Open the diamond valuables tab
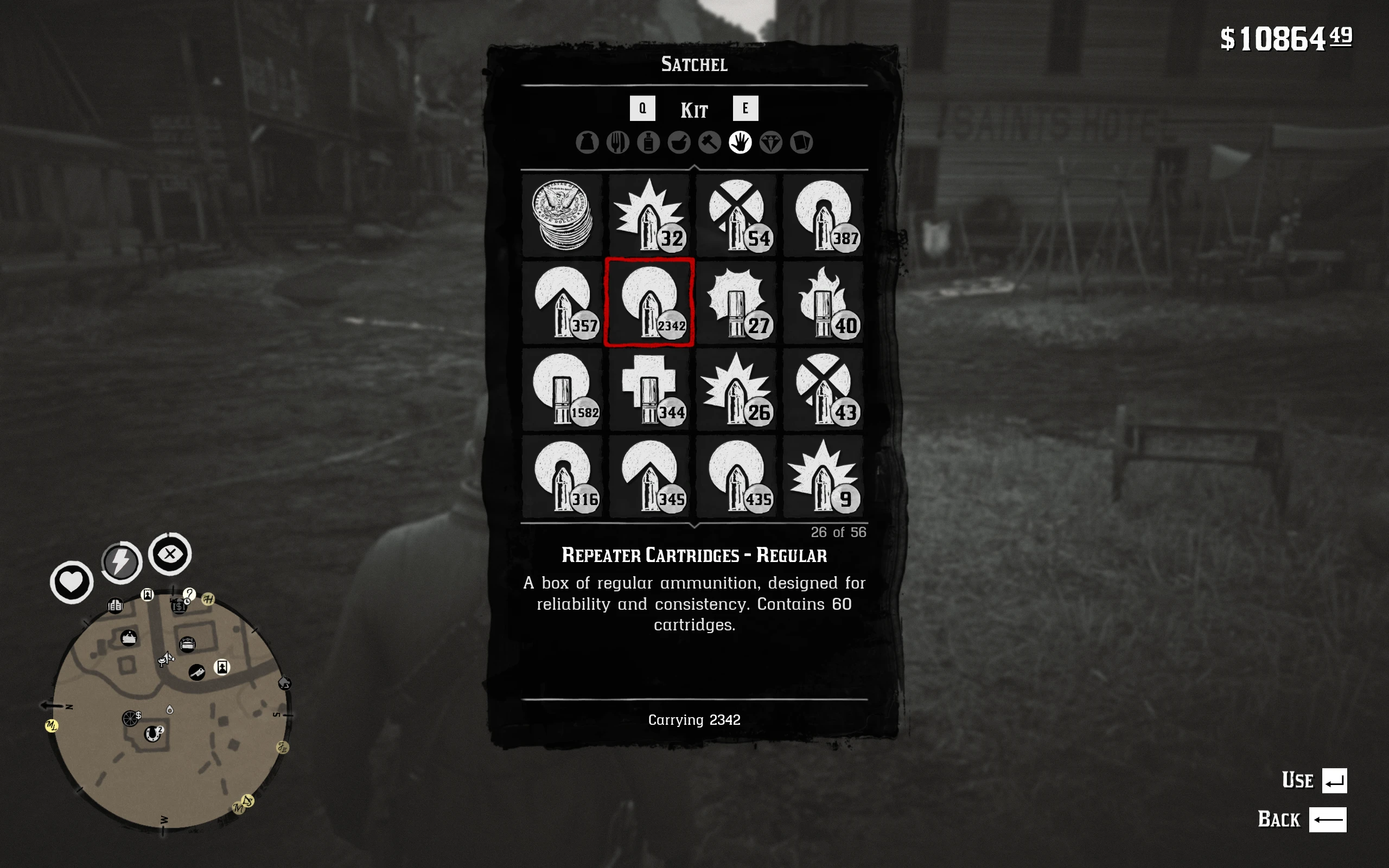This screenshot has height=868, width=1389. click(x=771, y=142)
